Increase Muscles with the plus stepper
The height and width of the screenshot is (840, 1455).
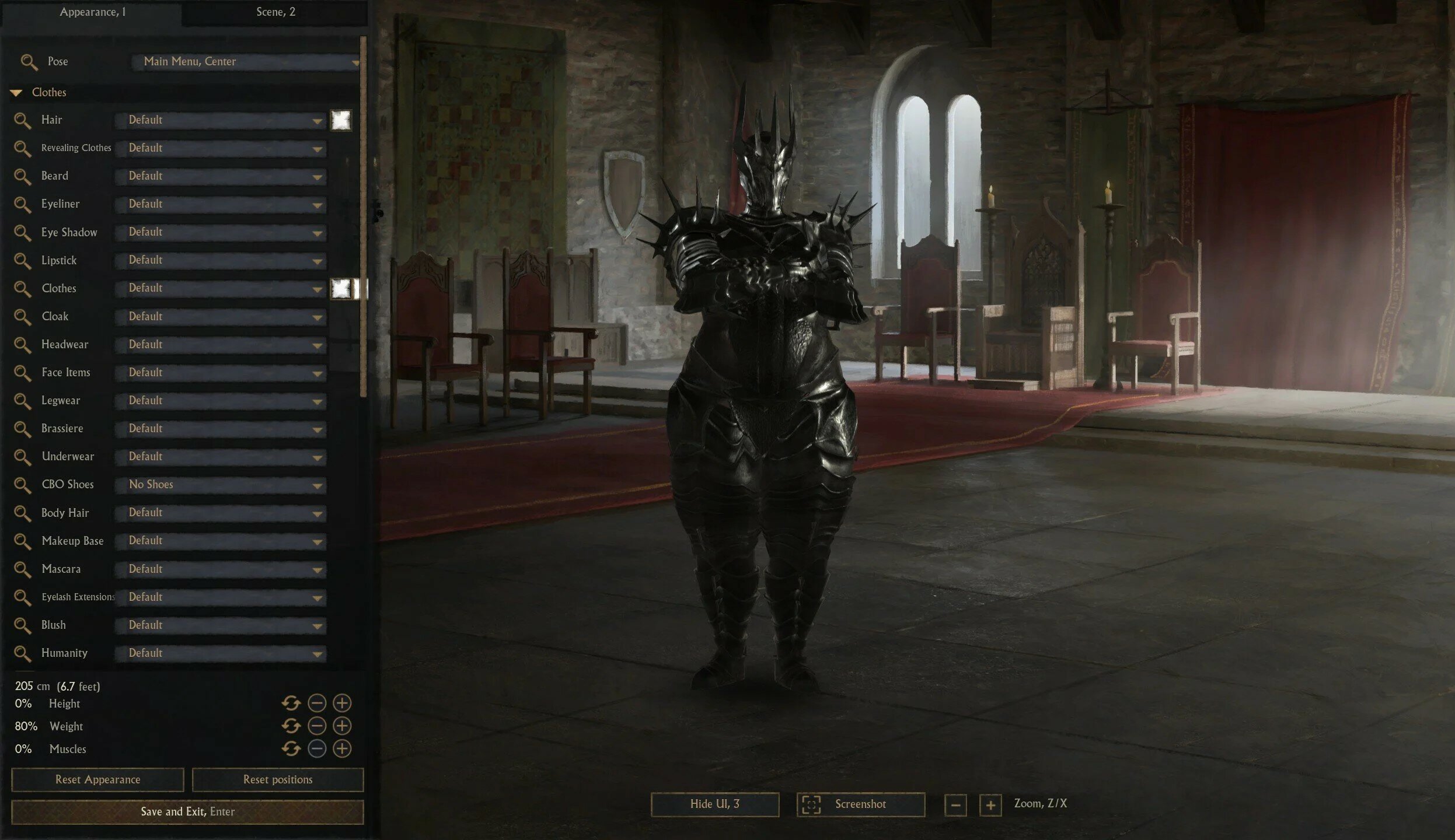coord(341,749)
